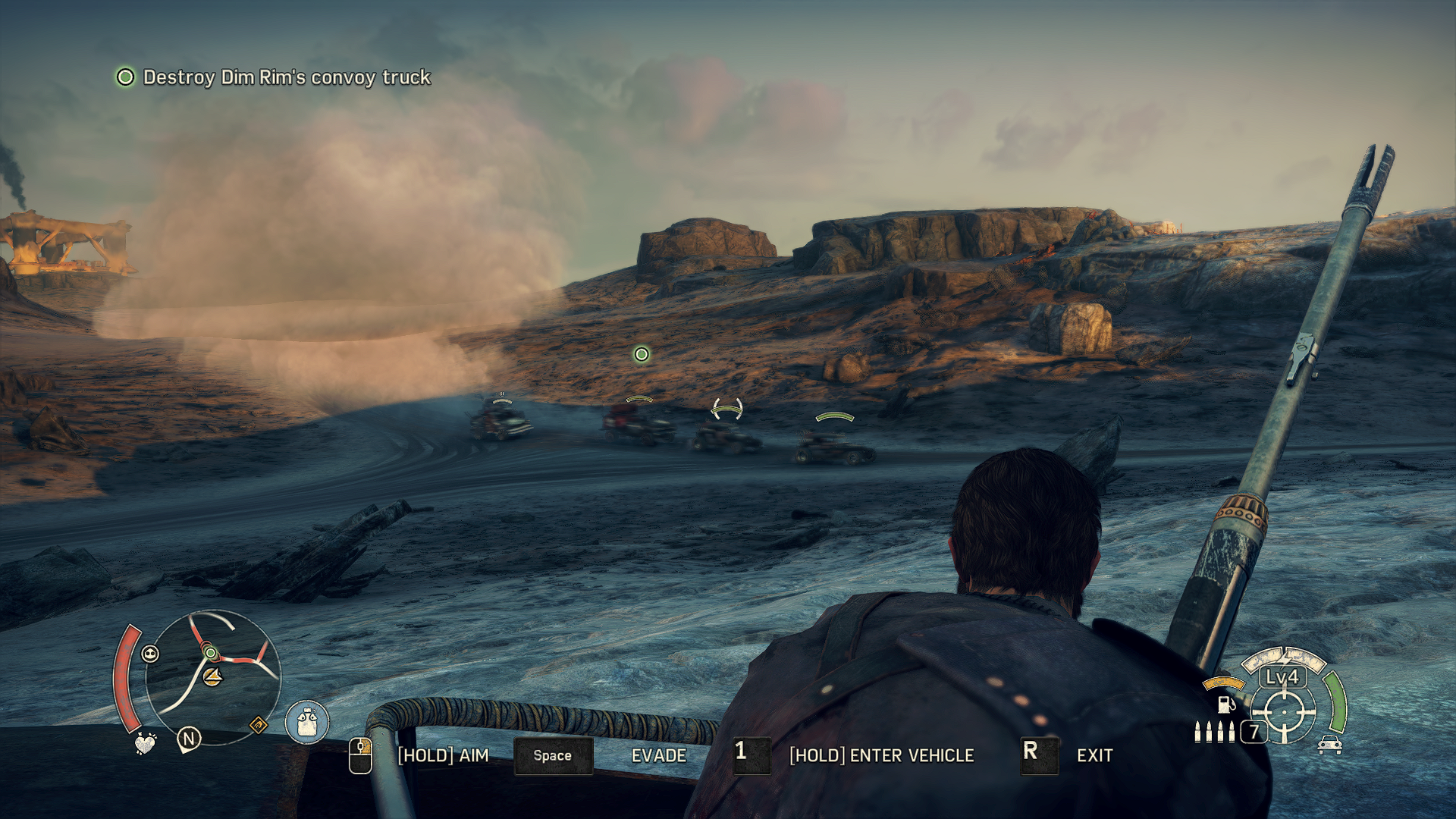Image resolution: width=1456 pixels, height=819 pixels.
Task: Select the fuel pump icon
Action: [1225, 704]
